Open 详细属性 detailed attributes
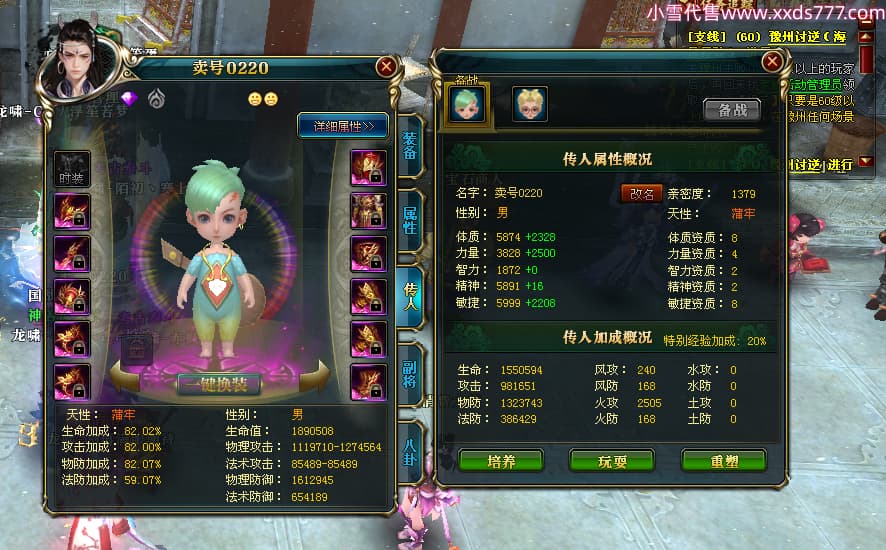This screenshot has height=550, width=886. coord(343,126)
